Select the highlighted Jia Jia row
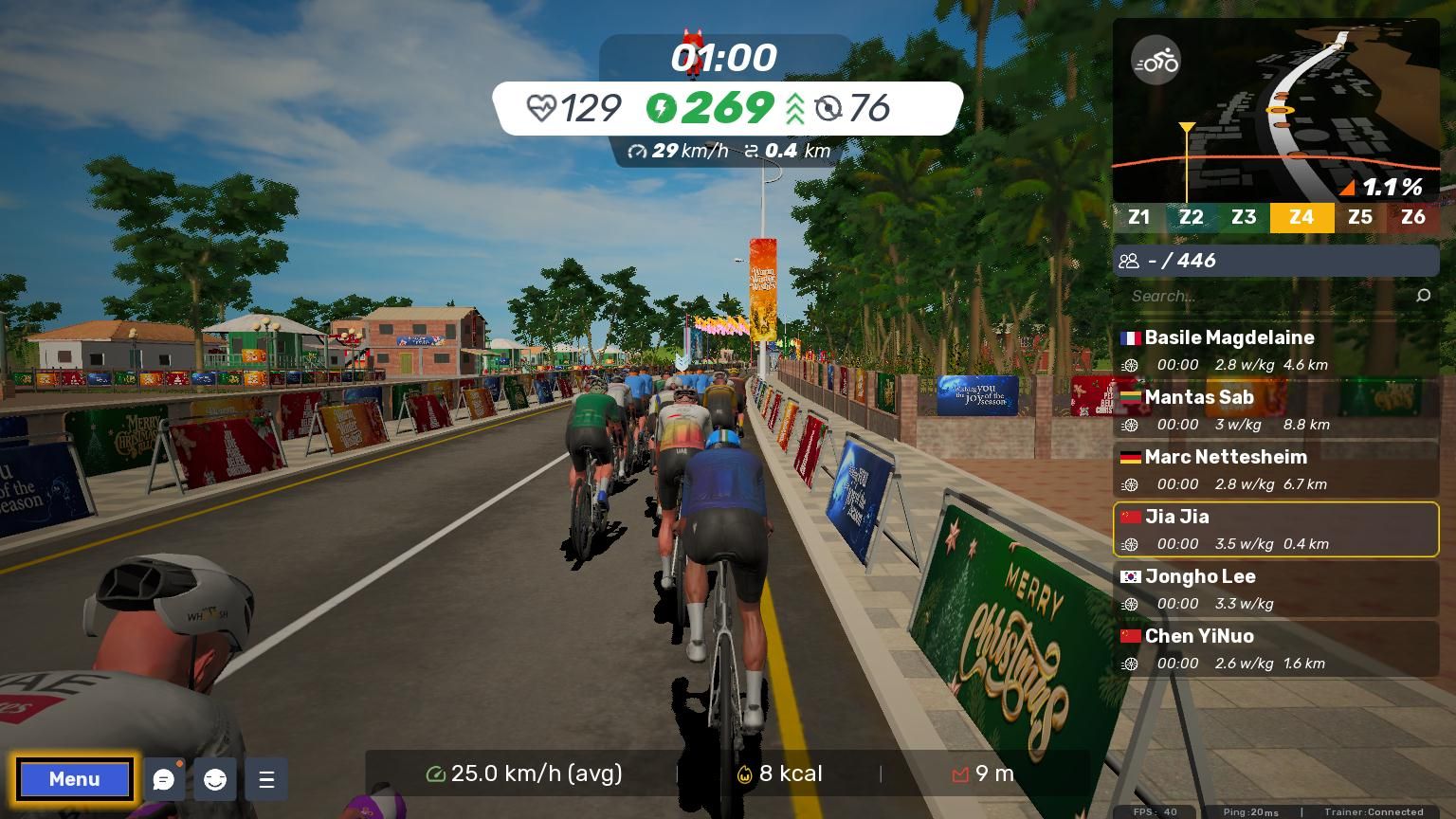1456x819 pixels. pos(1276,529)
